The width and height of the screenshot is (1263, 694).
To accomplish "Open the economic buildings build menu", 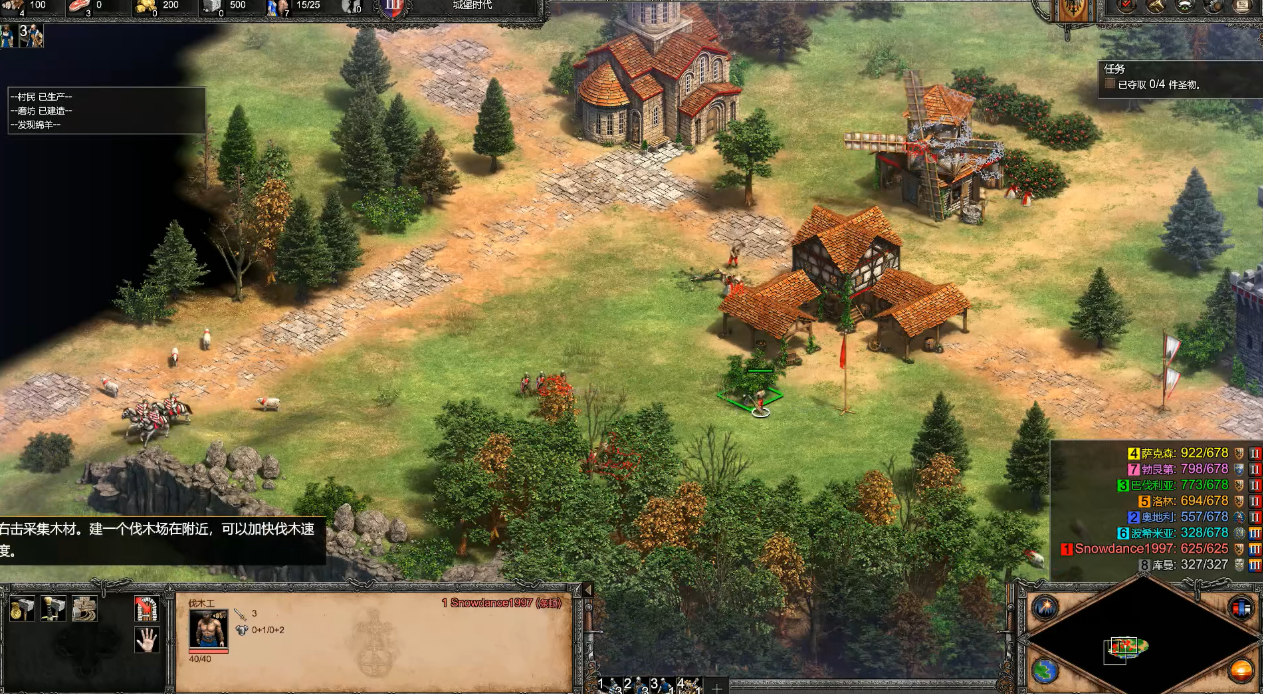I will (22, 608).
